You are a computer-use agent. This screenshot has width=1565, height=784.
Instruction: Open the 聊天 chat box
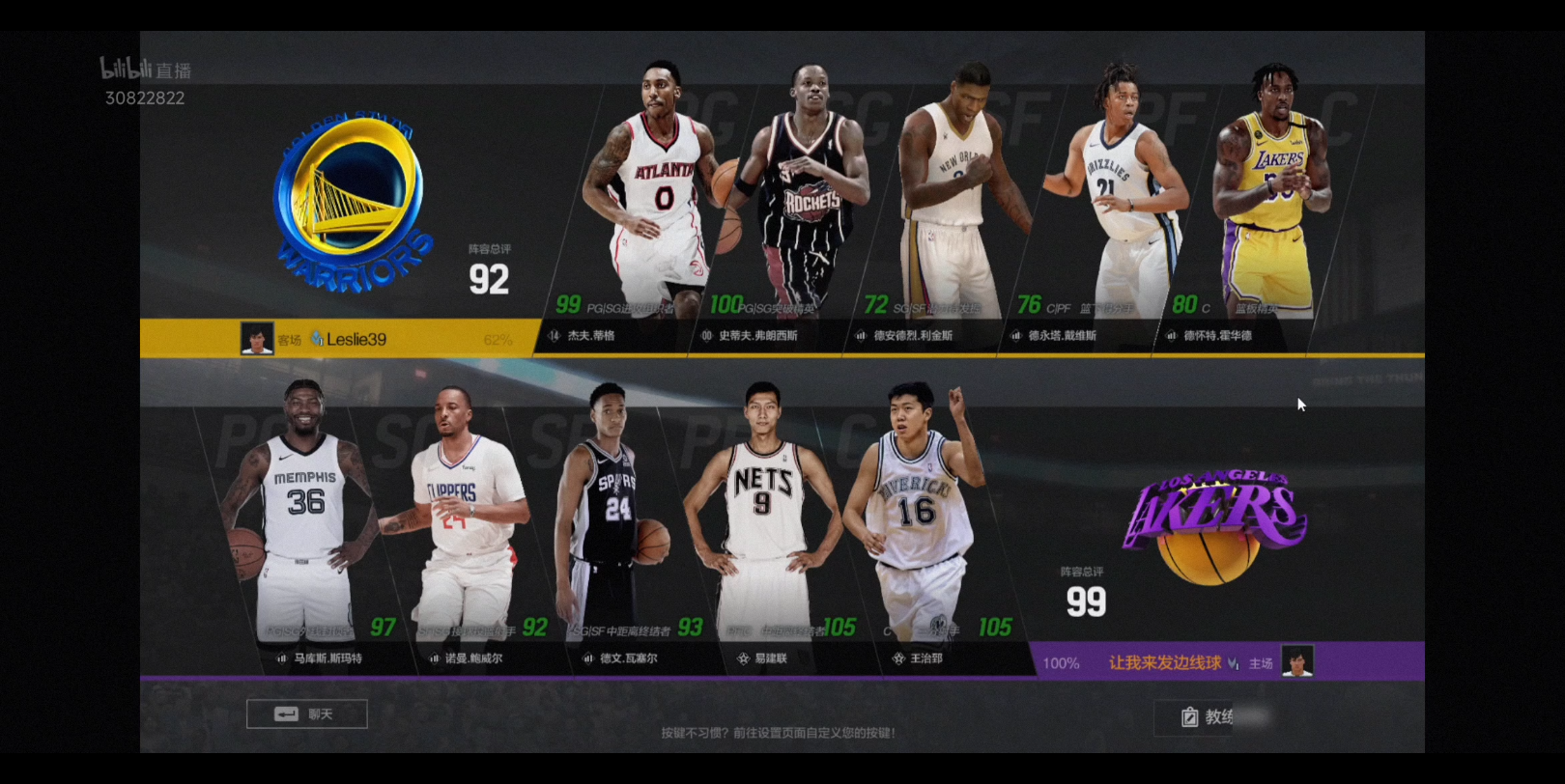point(306,714)
